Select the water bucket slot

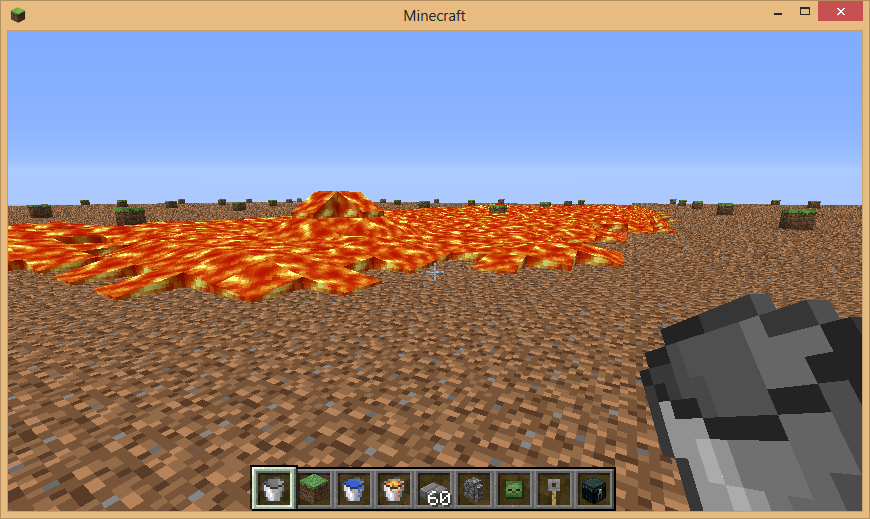[x=353, y=489]
